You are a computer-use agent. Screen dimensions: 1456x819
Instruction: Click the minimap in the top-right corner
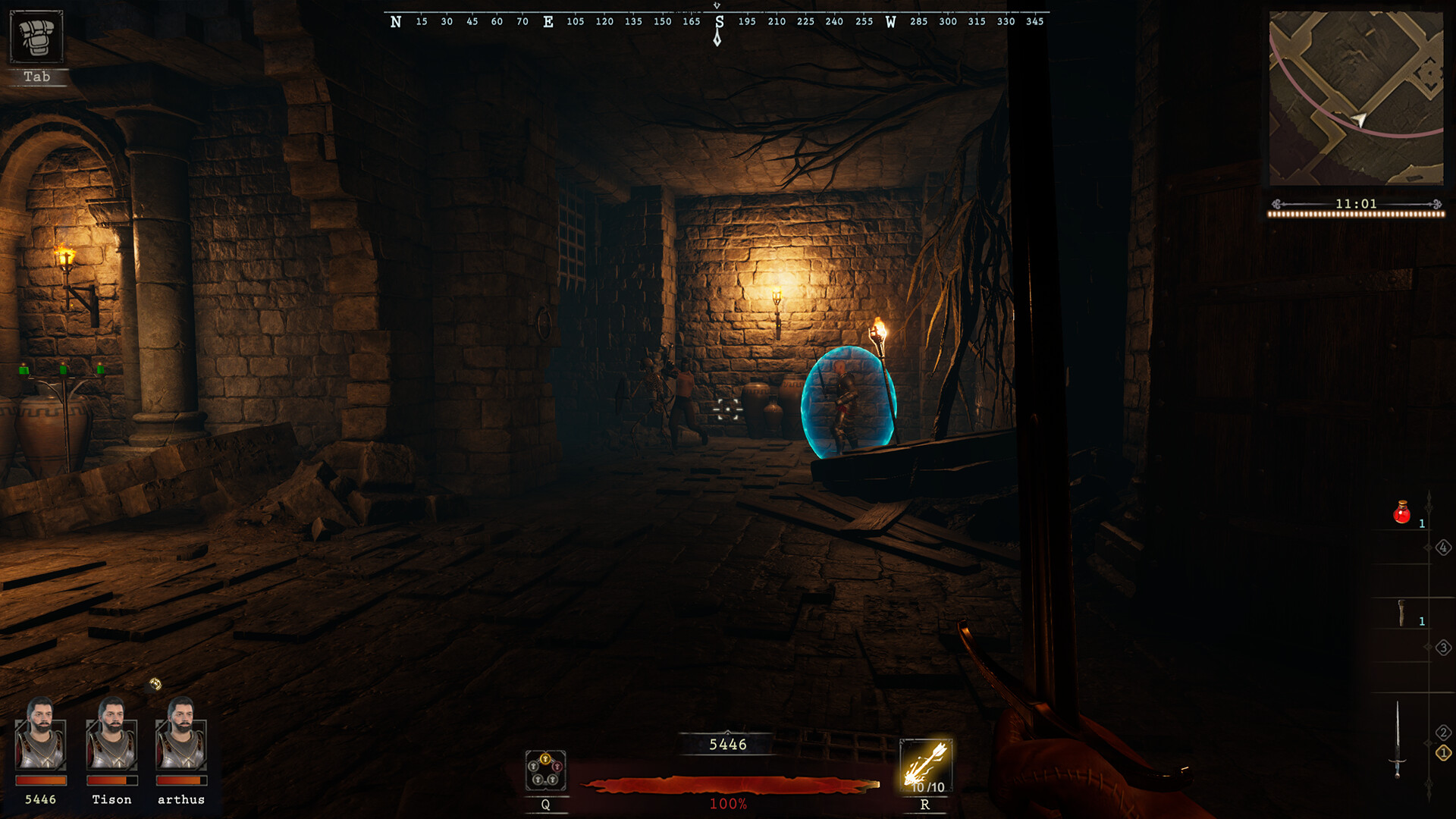(x=1357, y=99)
